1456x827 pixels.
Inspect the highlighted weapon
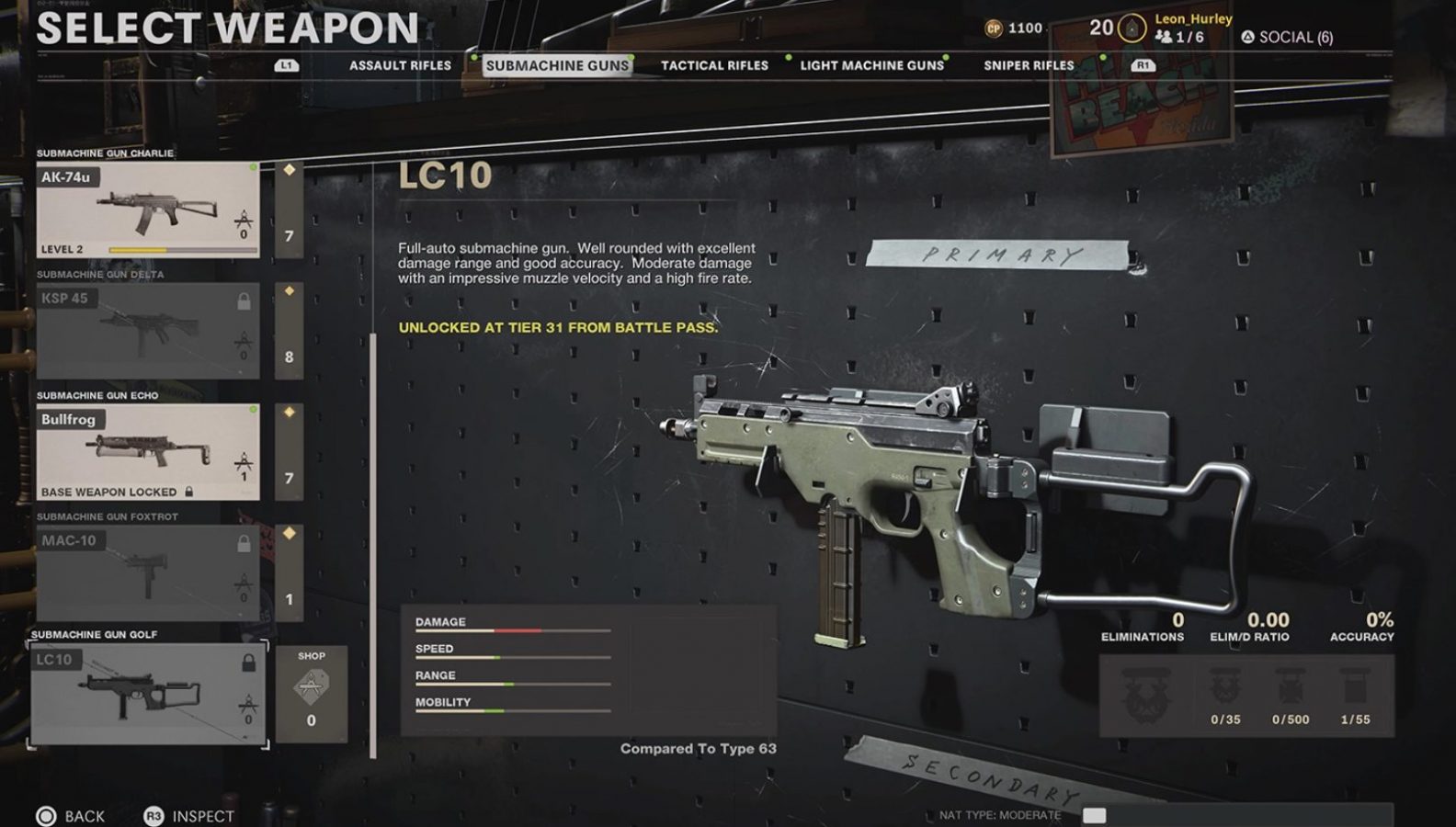point(189,816)
